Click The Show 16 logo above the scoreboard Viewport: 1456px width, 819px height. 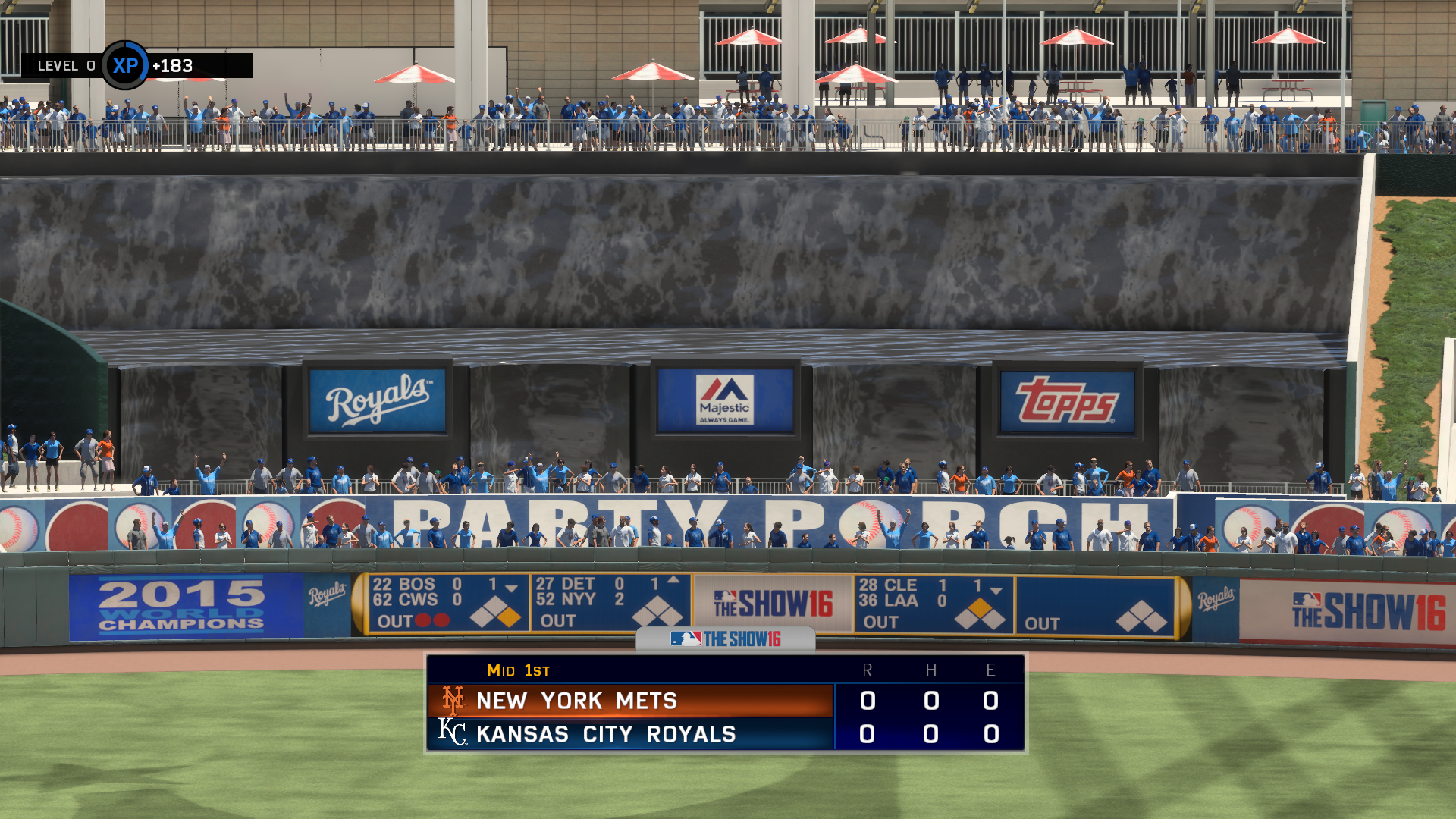point(726,639)
